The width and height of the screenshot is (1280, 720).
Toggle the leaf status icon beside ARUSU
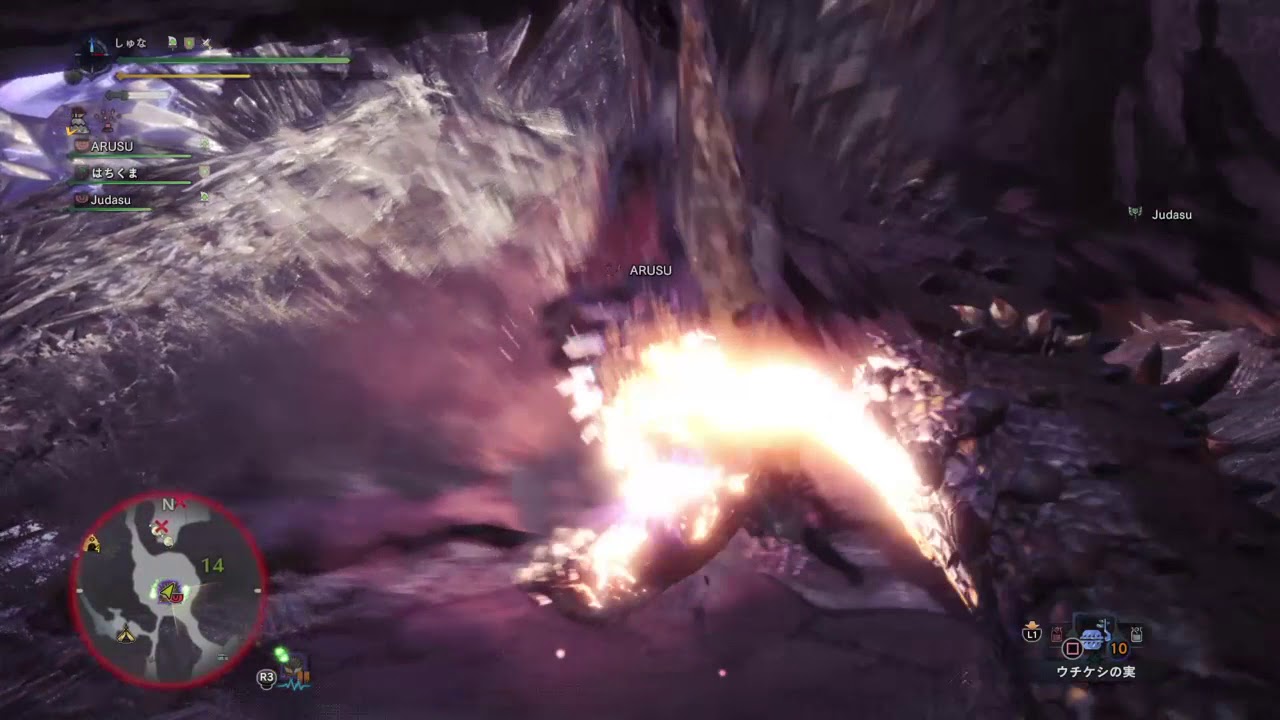pos(204,145)
